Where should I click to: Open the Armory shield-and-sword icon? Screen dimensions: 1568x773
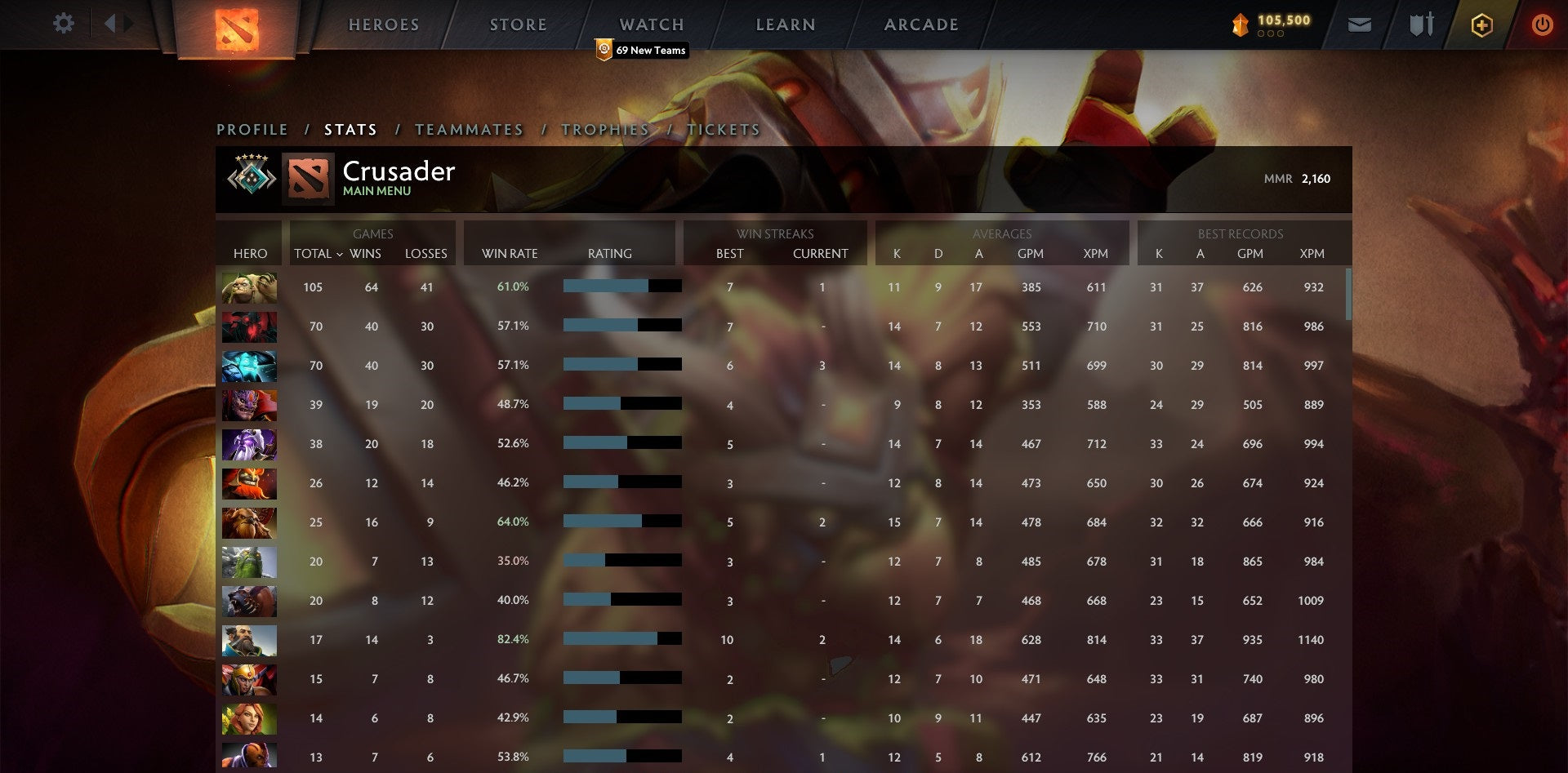(x=1421, y=24)
